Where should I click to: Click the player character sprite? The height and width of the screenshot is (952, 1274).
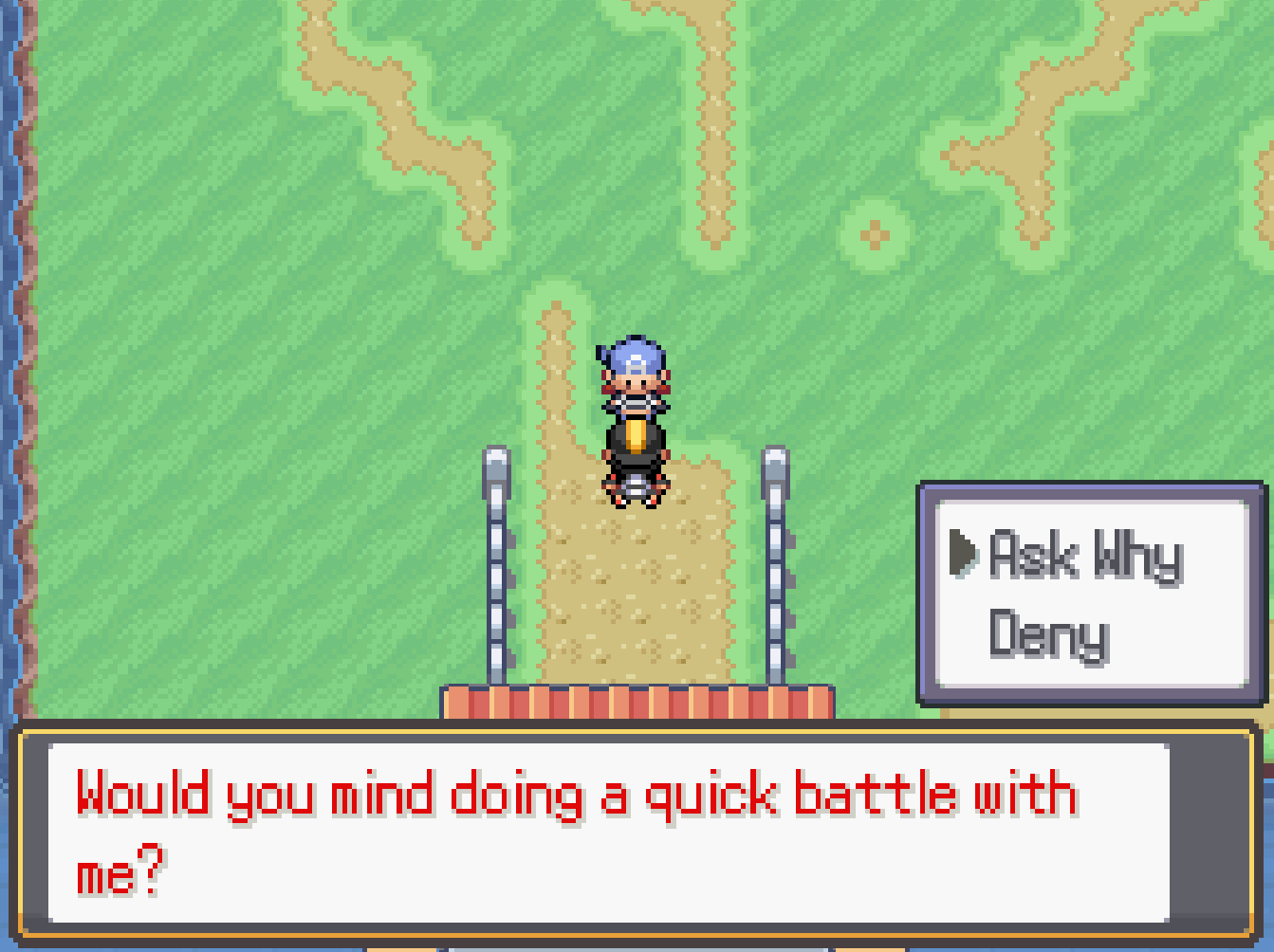634,417
